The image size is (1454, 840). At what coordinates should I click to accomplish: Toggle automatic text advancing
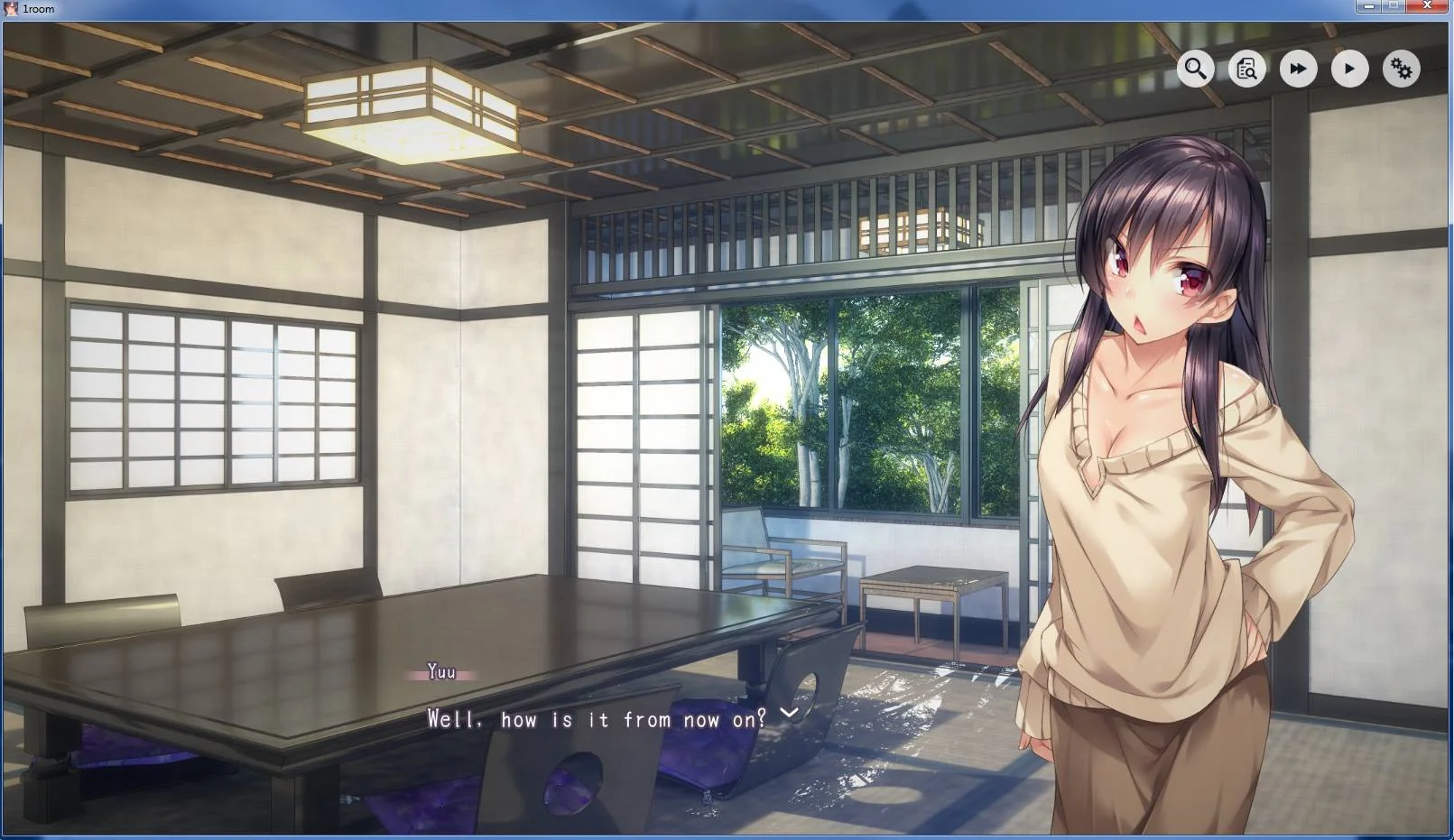click(1349, 69)
